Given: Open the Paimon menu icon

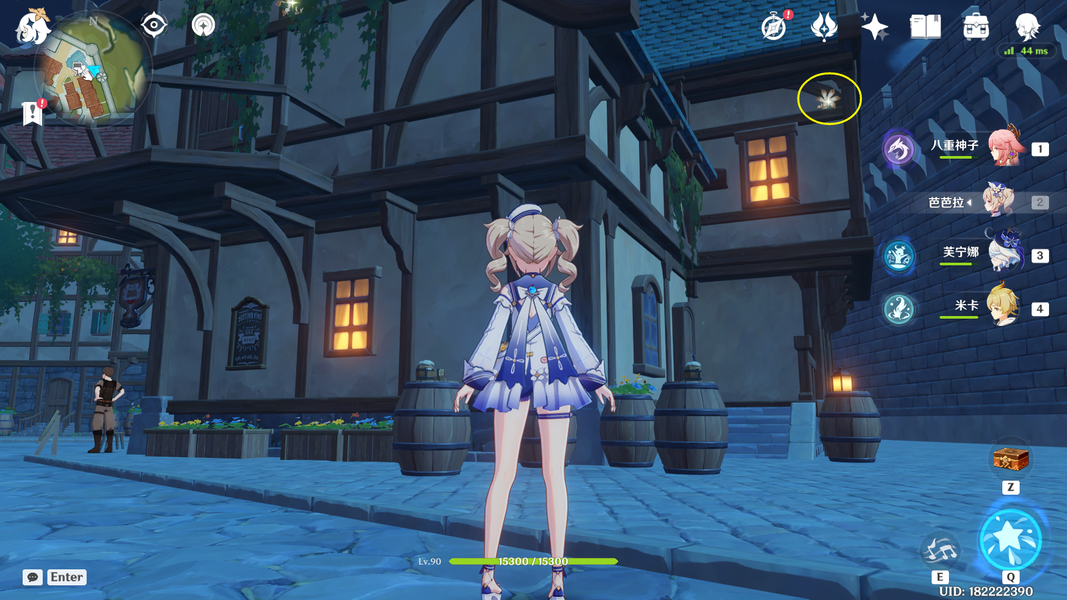Looking at the screenshot, I should [31, 27].
